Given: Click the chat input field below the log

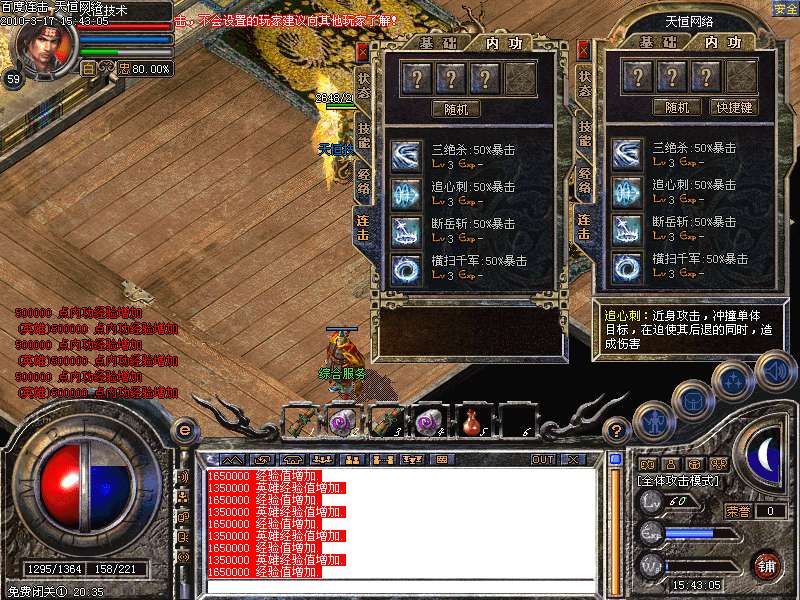Looking at the screenshot, I should point(400,586).
